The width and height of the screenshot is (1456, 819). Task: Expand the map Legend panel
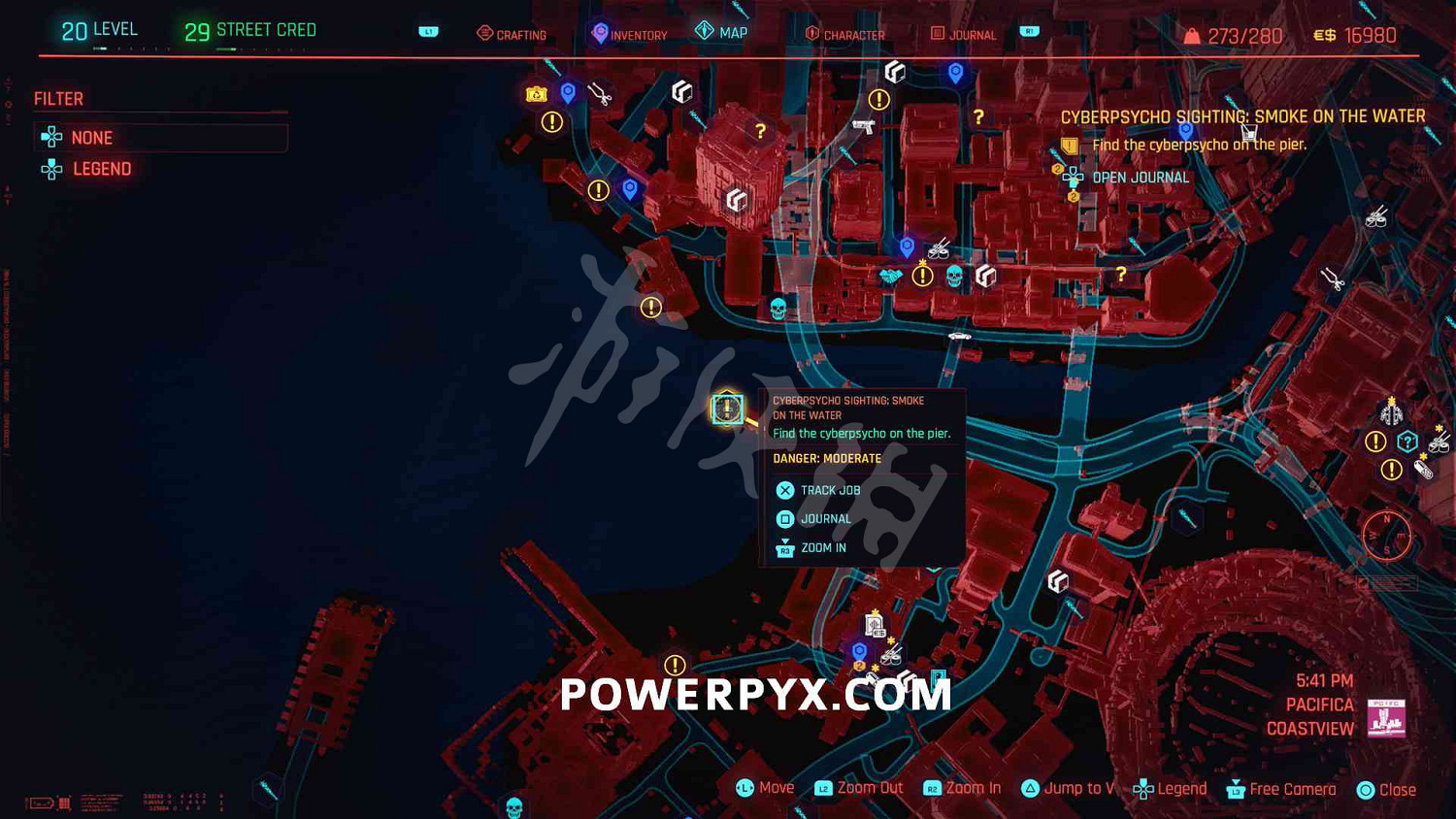[101, 169]
